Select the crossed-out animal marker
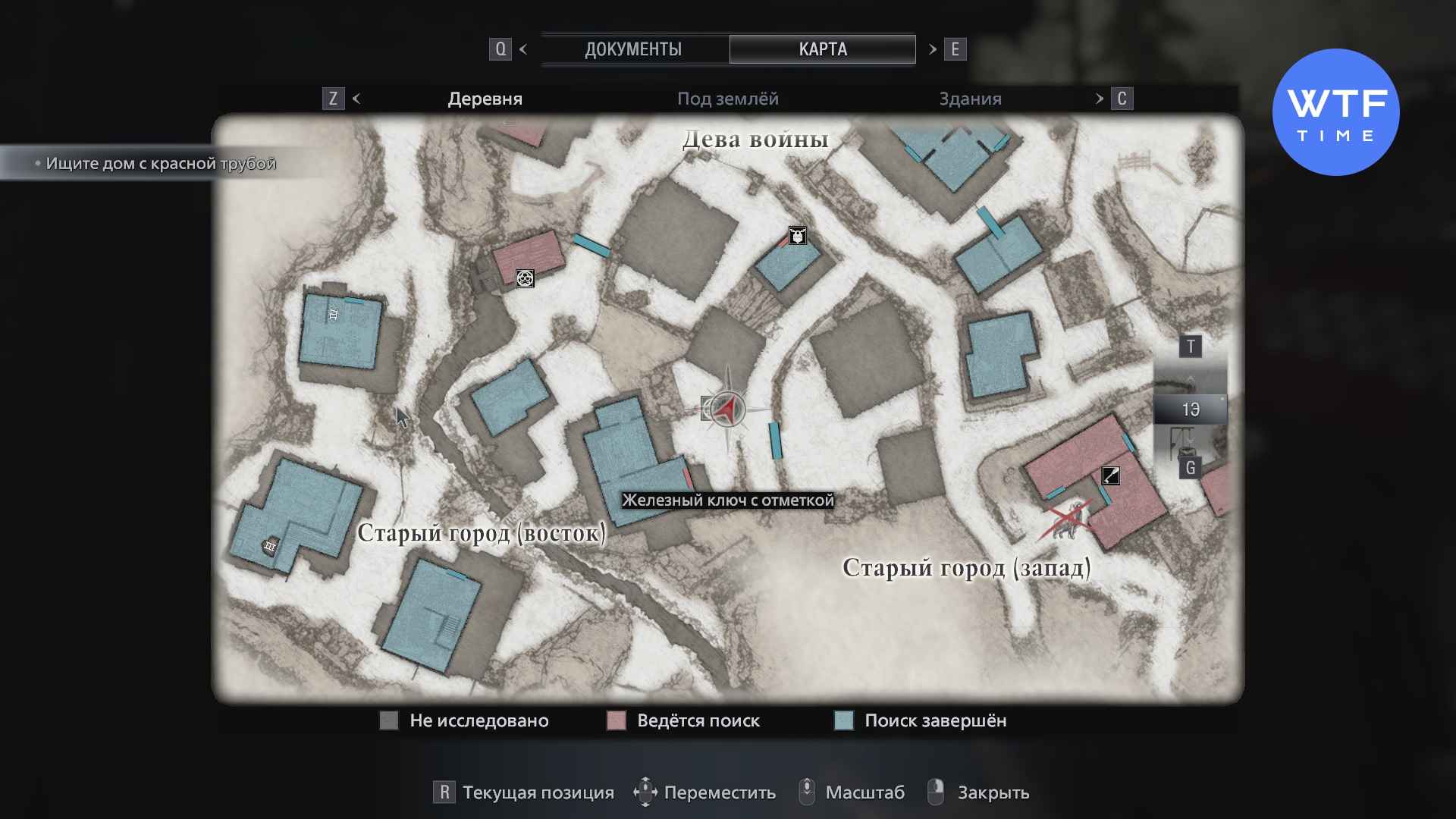The width and height of the screenshot is (1456, 819). [1067, 519]
